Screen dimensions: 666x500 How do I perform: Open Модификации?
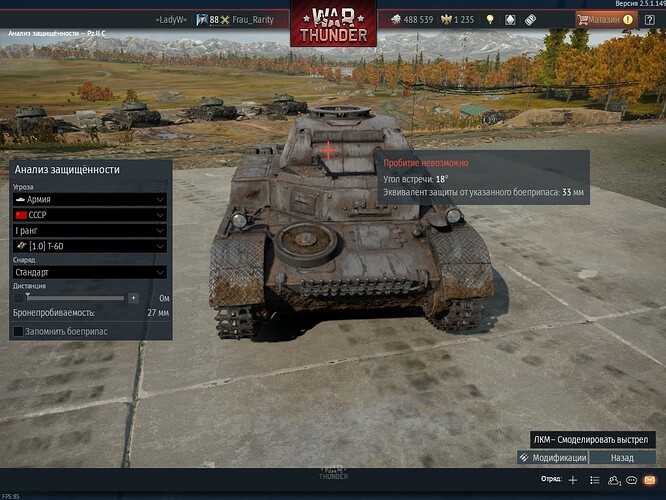coord(552,457)
